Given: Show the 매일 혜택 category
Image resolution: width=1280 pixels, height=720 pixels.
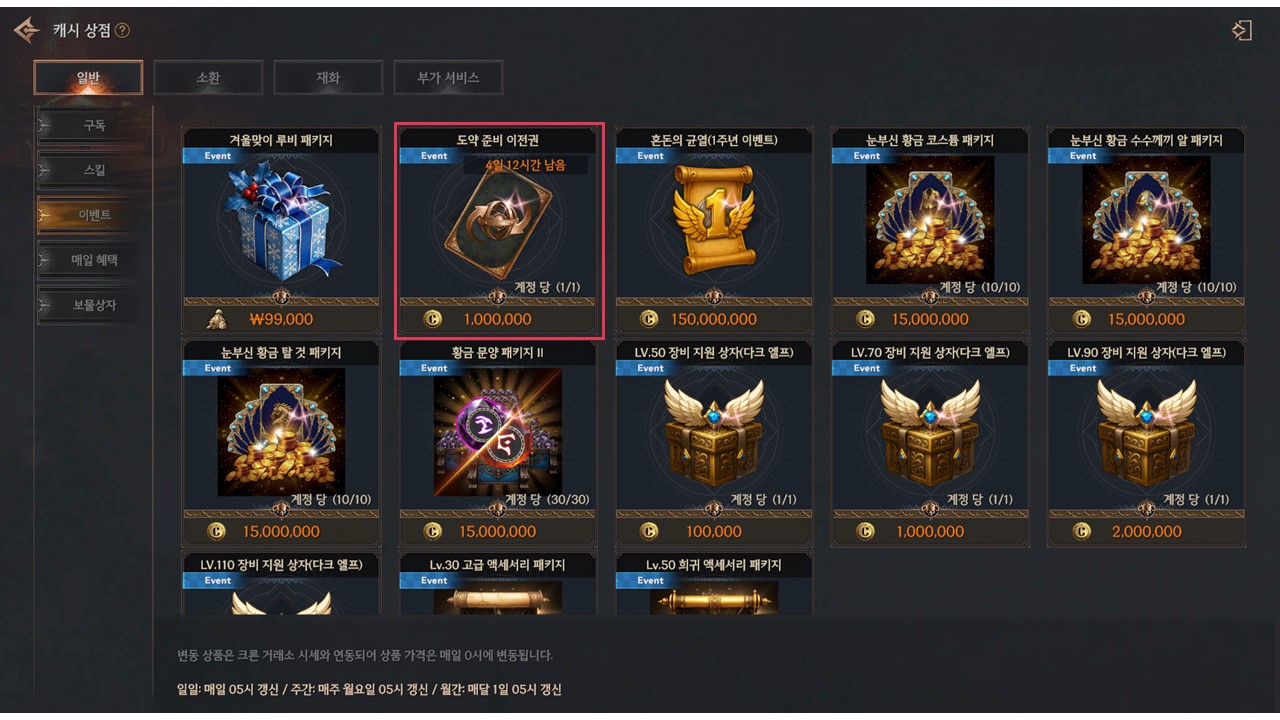Looking at the screenshot, I should coord(93,260).
